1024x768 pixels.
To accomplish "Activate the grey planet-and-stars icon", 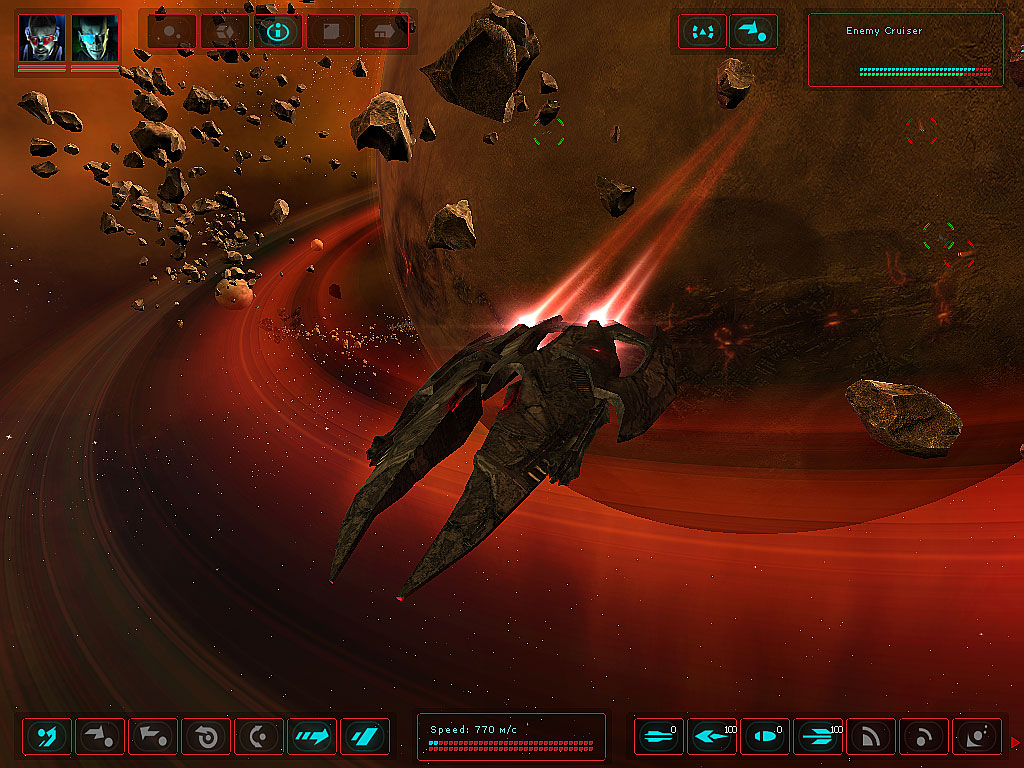I will (977, 737).
